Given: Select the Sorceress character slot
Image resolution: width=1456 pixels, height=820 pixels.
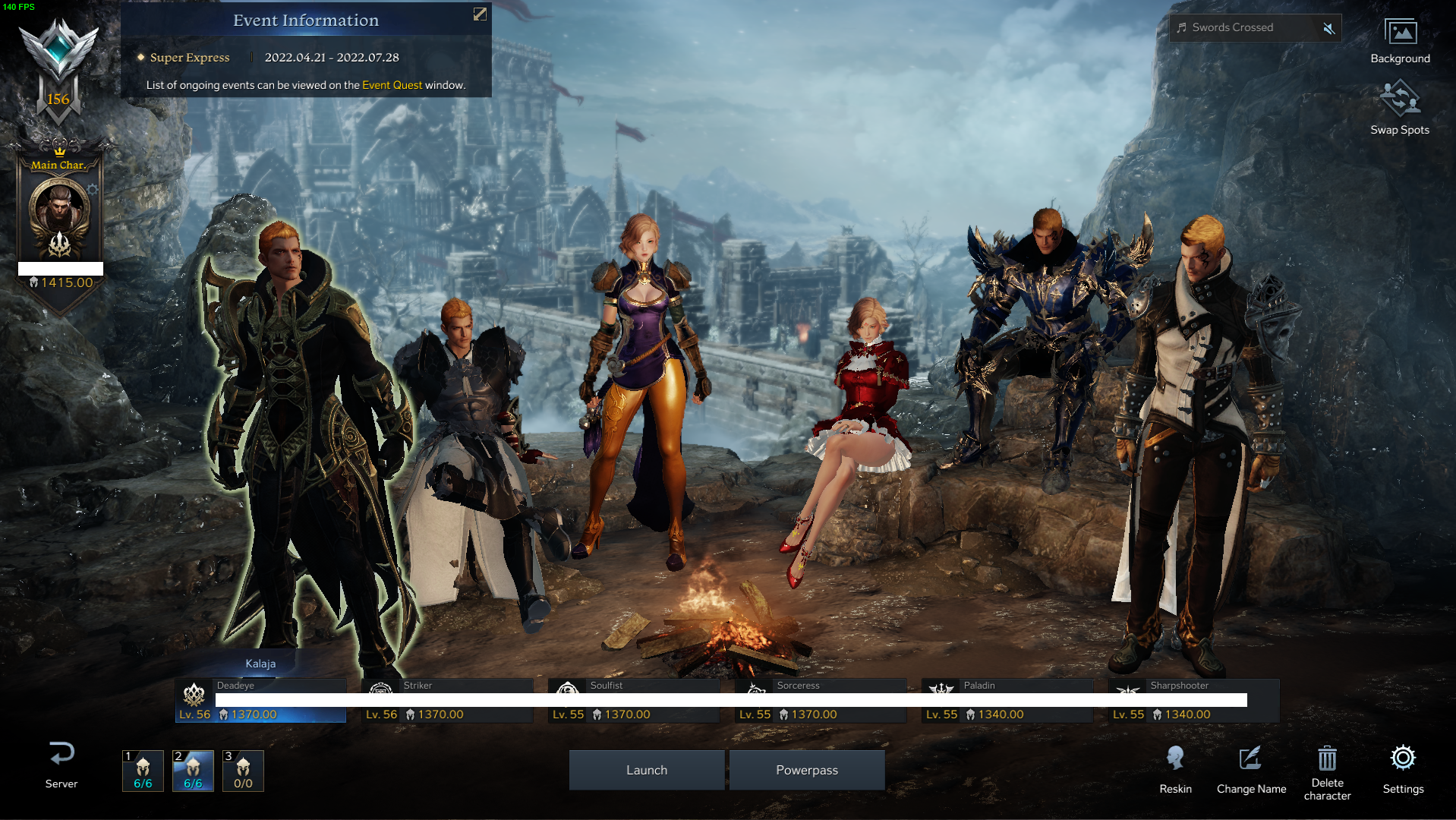Looking at the screenshot, I should click(x=819, y=699).
